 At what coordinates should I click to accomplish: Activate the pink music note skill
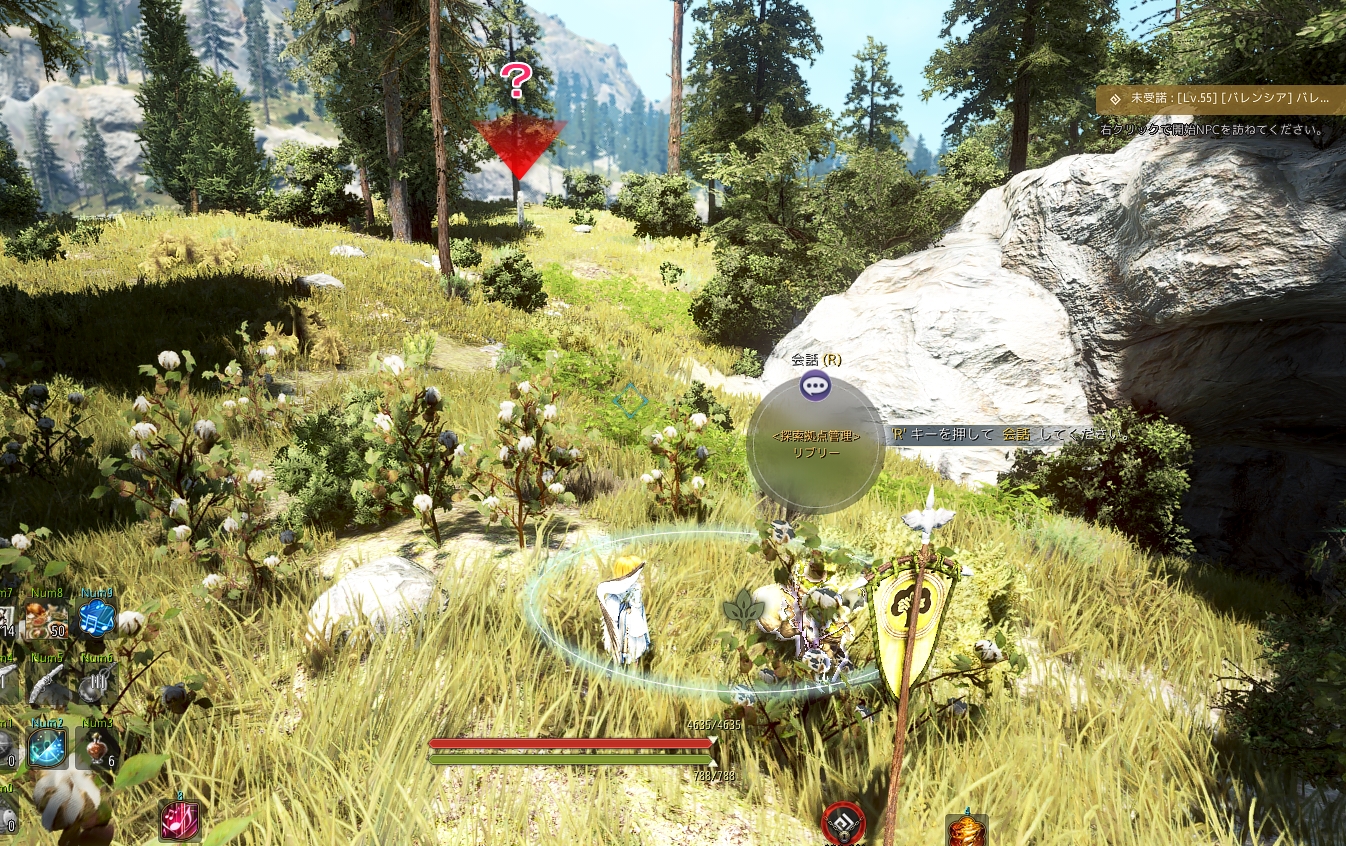click(180, 820)
